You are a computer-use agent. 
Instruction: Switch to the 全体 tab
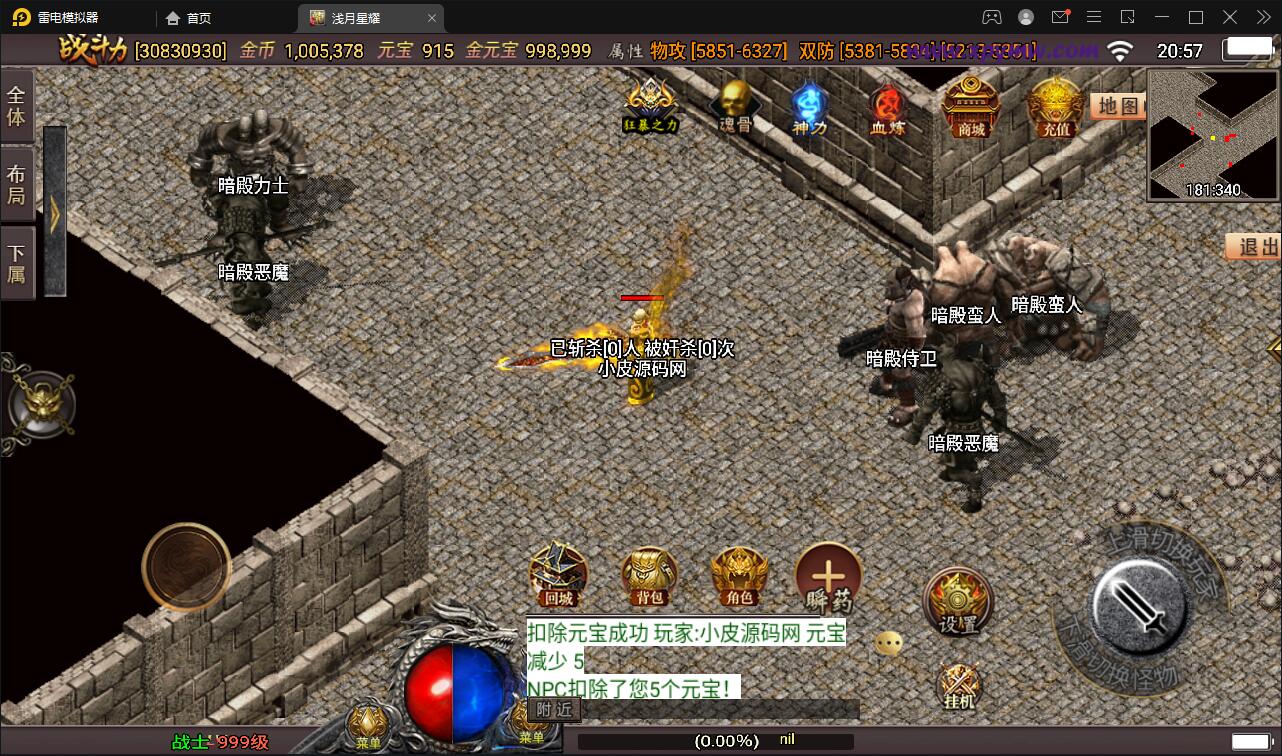coord(17,105)
